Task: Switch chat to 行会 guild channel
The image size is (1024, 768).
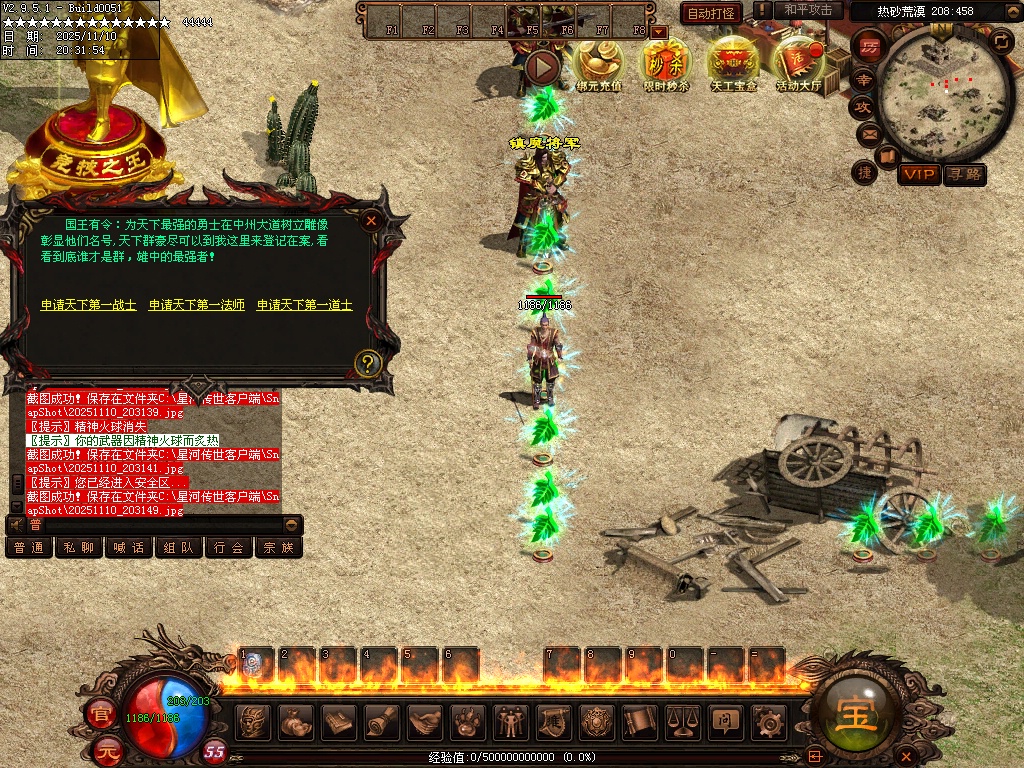Action: [228, 548]
